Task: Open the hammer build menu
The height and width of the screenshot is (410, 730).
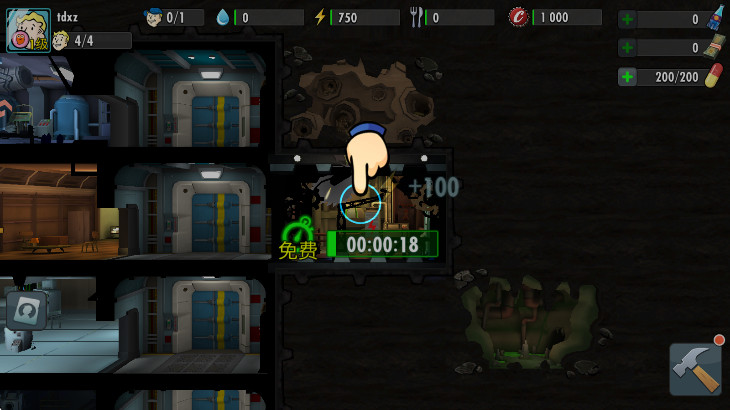Action: pos(695,369)
